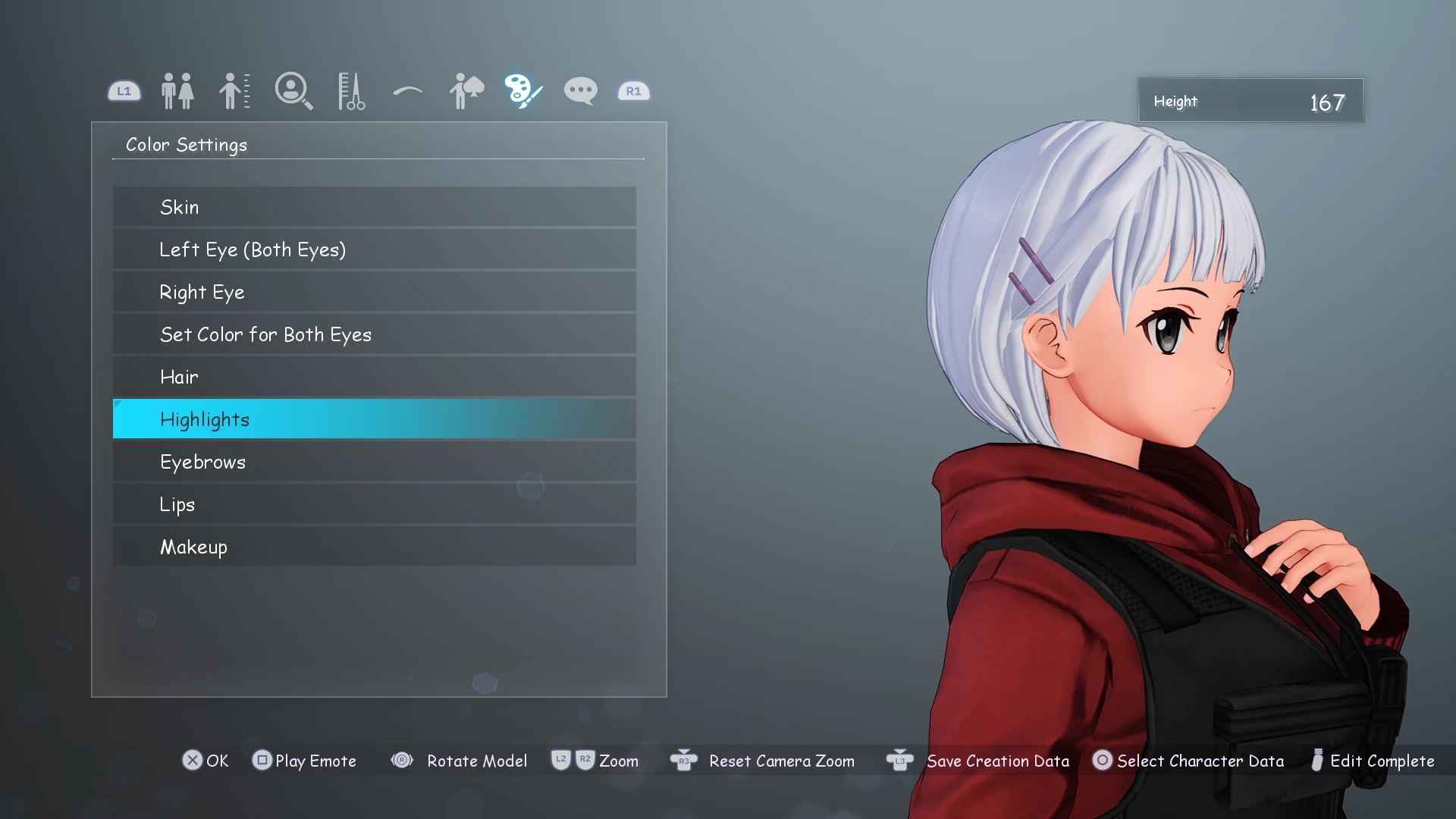Choose the Lips color option

click(x=374, y=504)
